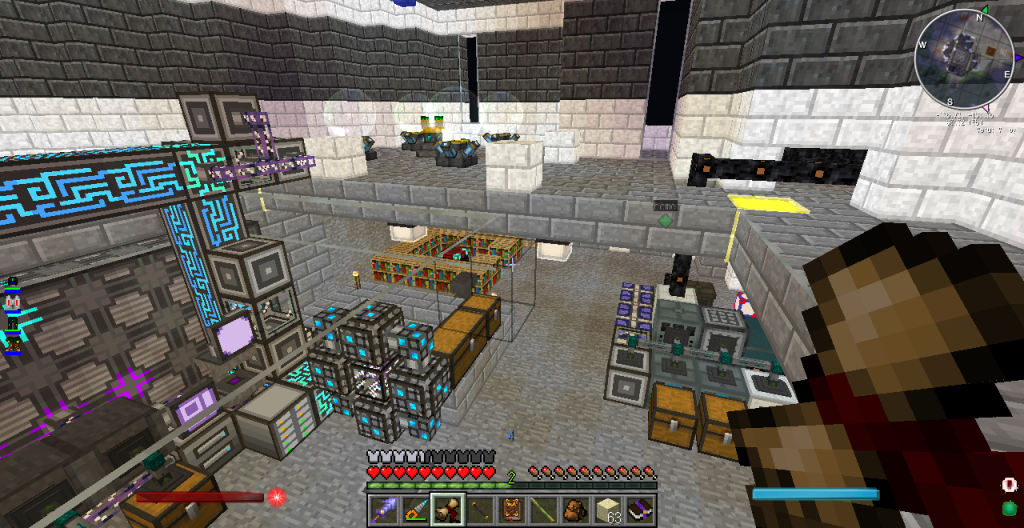The image size is (1024, 528).
Task: Select the ornate brown book hotbar slot
Action: coord(511,510)
